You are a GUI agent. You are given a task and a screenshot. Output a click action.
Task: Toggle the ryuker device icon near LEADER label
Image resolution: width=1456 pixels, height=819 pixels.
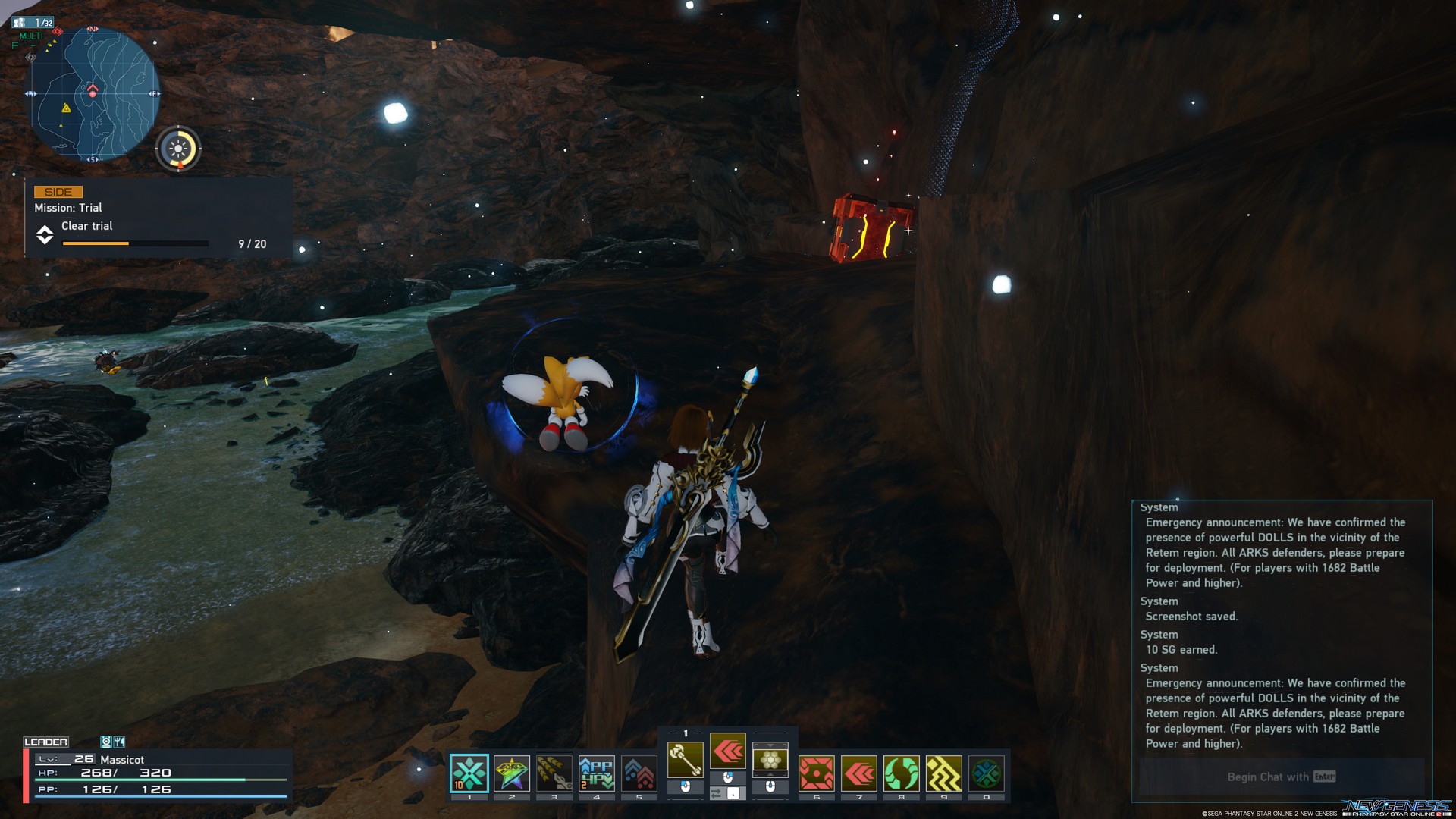point(107,742)
